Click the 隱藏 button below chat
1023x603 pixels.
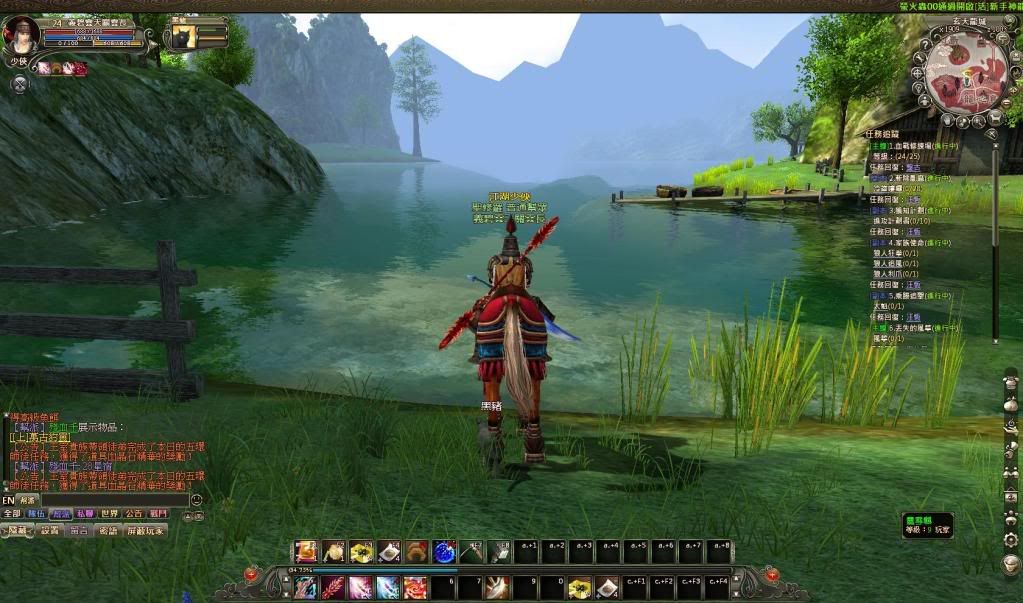(18, 530)
